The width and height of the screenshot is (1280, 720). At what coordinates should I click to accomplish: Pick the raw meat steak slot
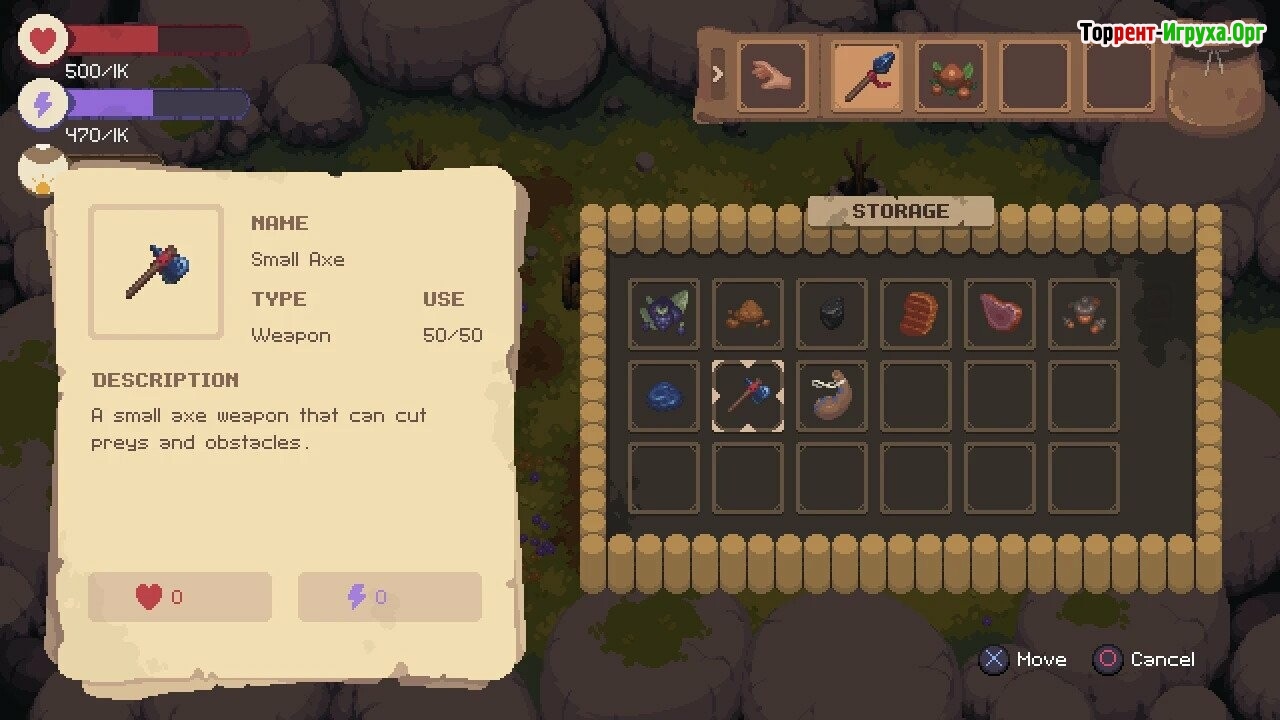1000,313
